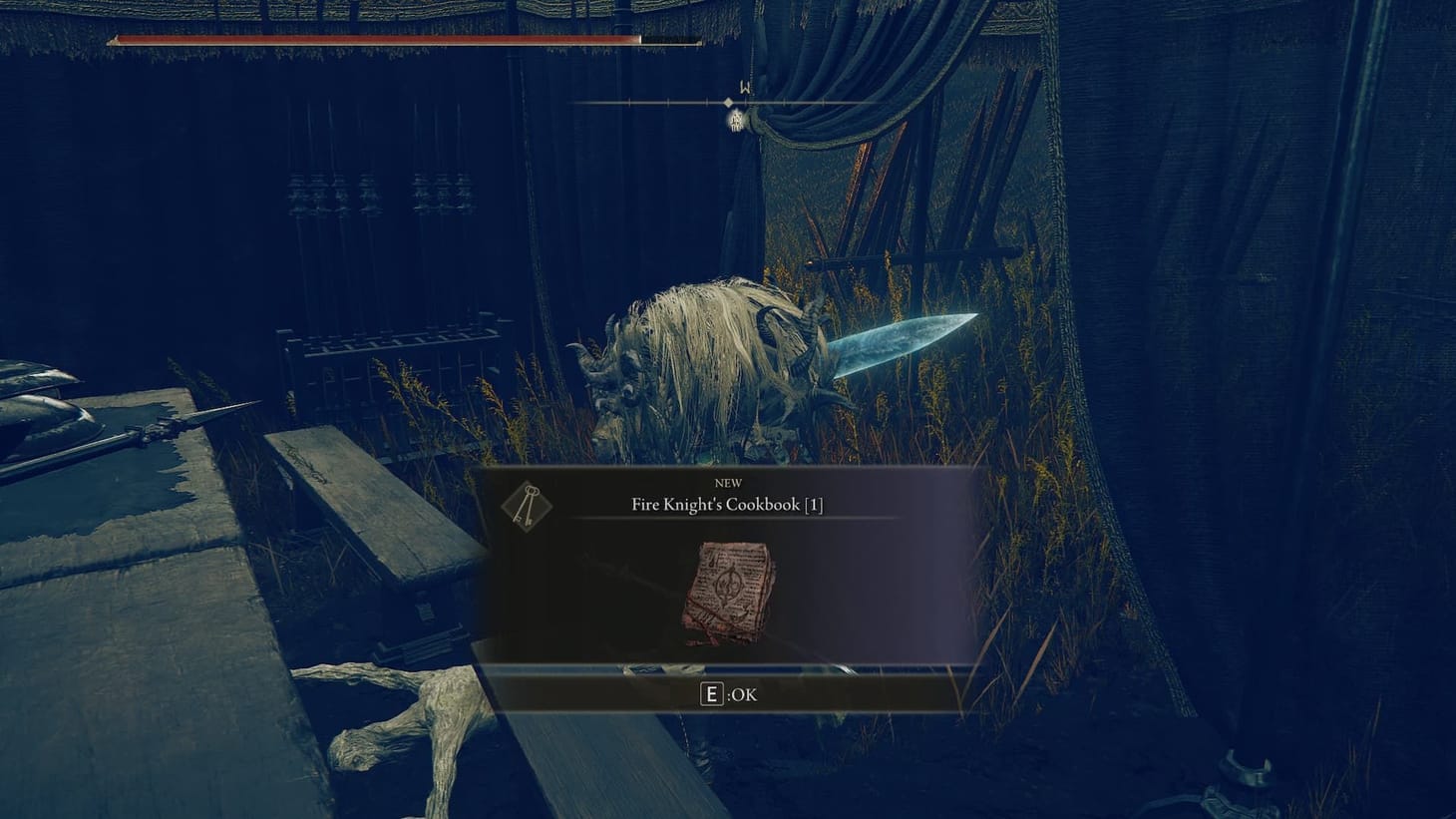Click the glowing site marker icon below the compass
1456x819 pixels.
tap(734, 122)
